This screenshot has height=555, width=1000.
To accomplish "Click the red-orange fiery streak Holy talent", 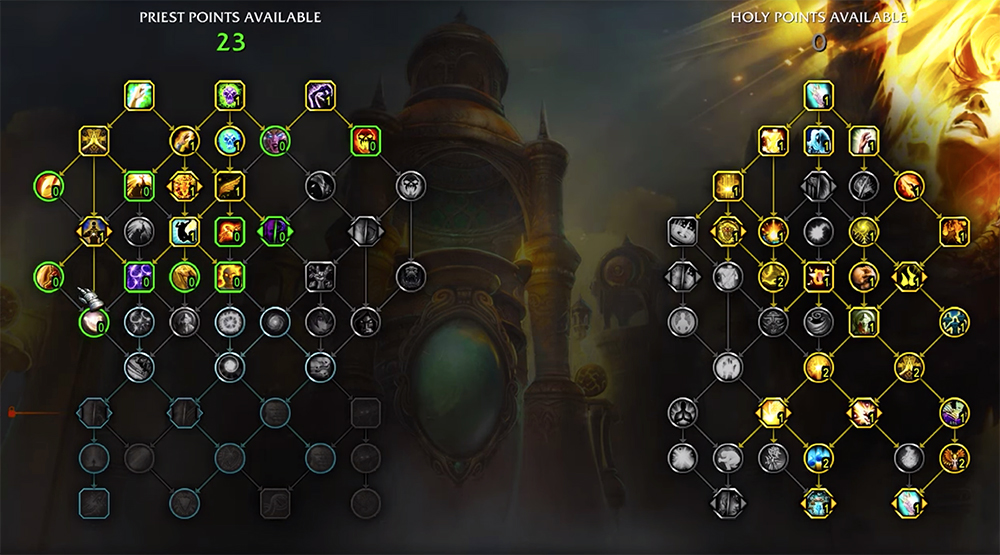I will click(x=908, y=185).
